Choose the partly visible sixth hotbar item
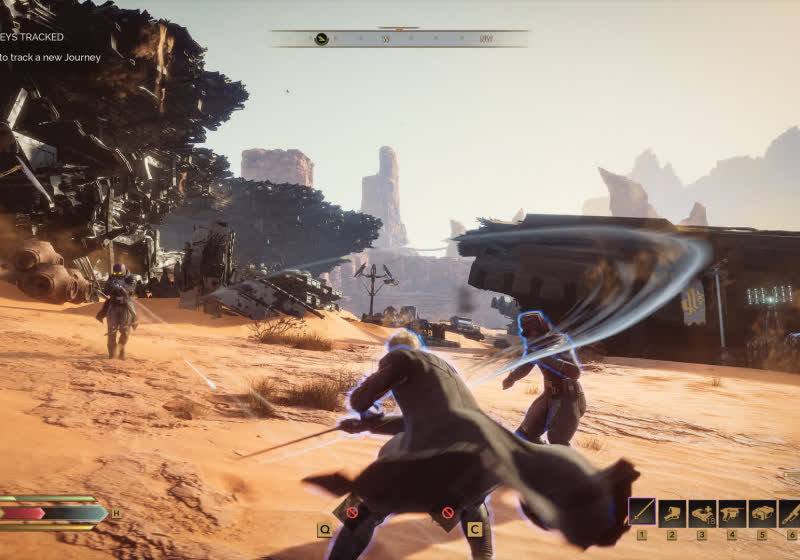 click(x=790, y=513)
